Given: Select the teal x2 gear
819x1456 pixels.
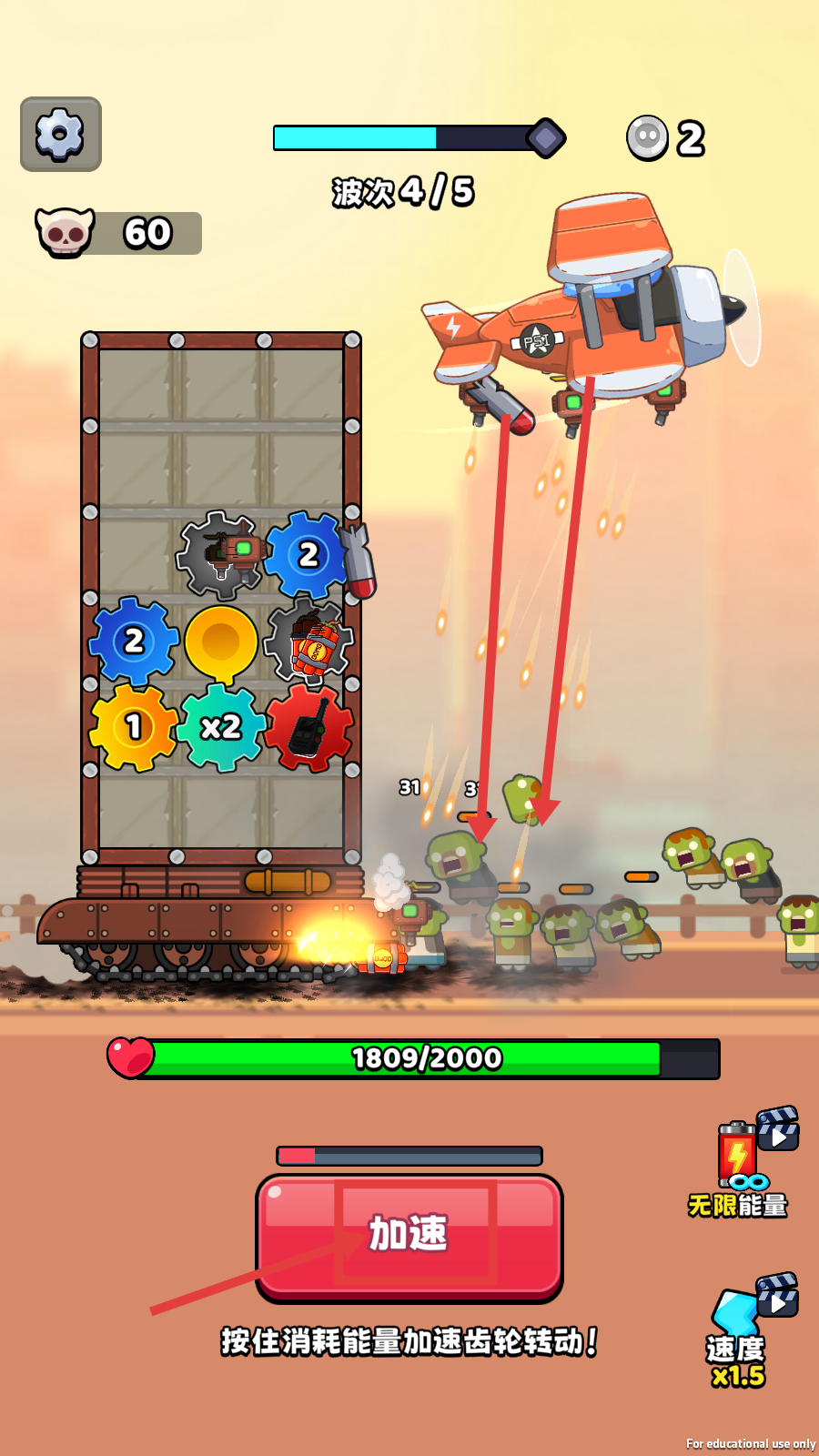Looking at the screenshot, I should click(x=221, y=727).
